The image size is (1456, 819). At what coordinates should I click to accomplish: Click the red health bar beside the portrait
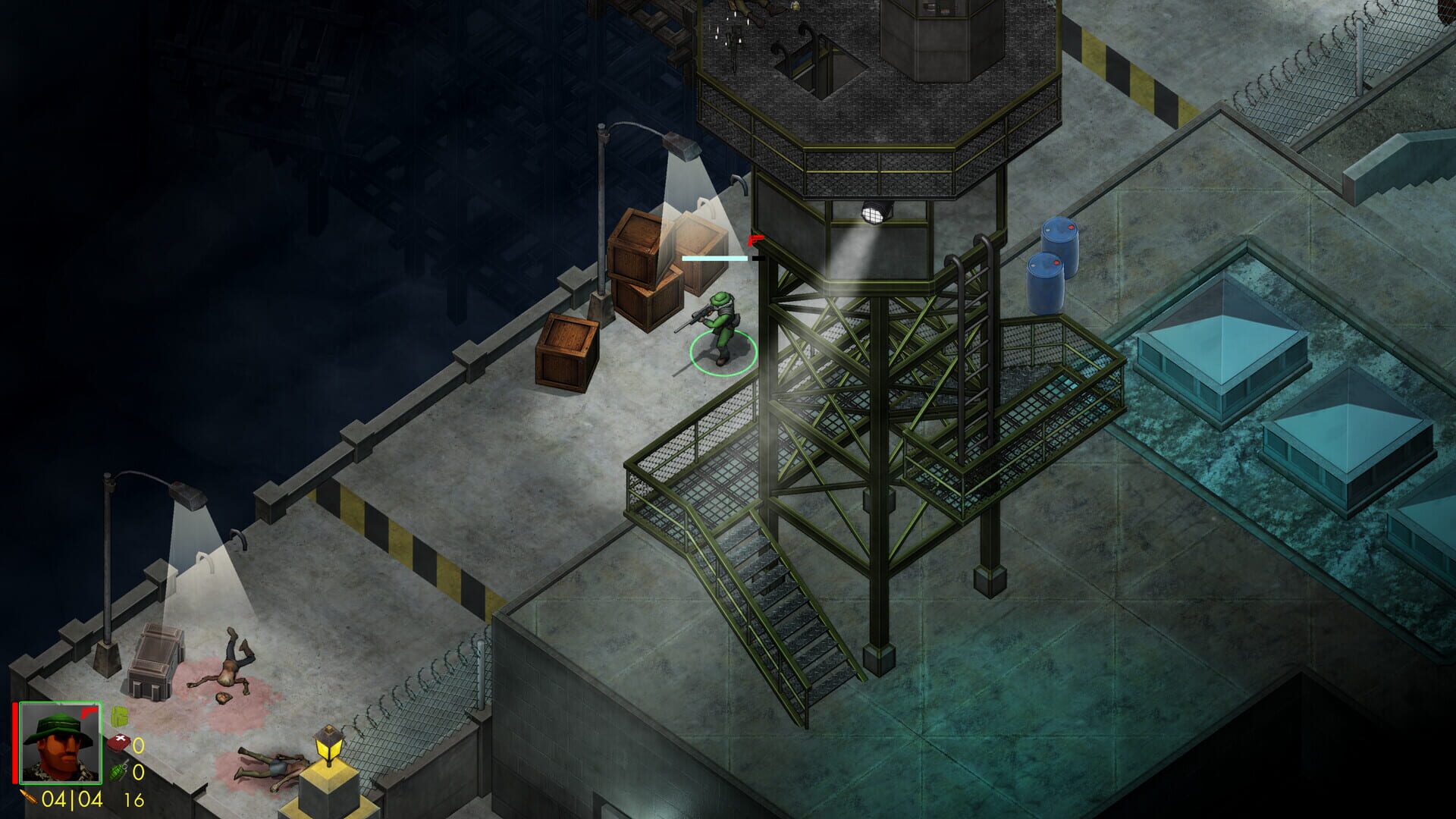pos(15,742)
